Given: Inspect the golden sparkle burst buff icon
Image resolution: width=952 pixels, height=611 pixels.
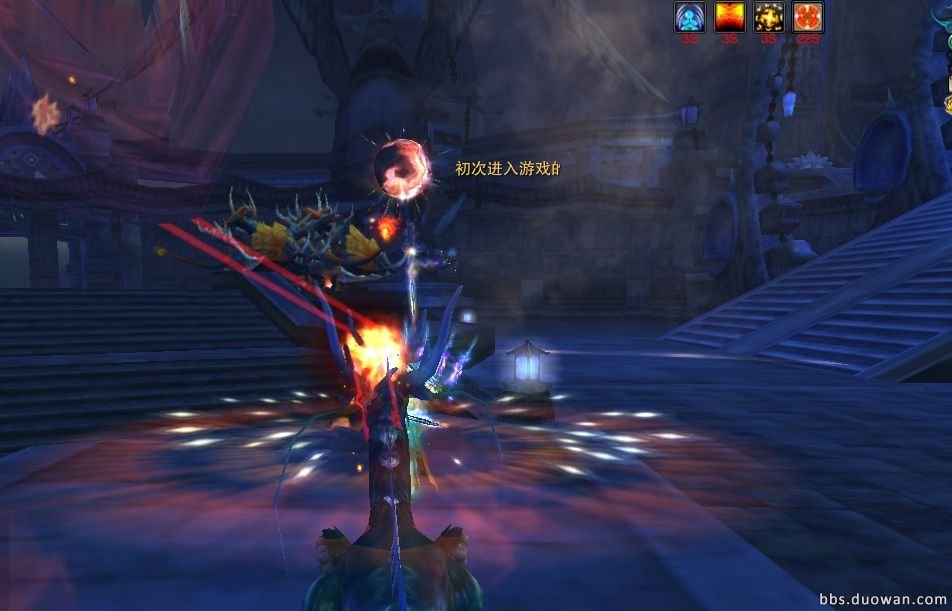Looking at the screenshot, I should coord(768,16).
